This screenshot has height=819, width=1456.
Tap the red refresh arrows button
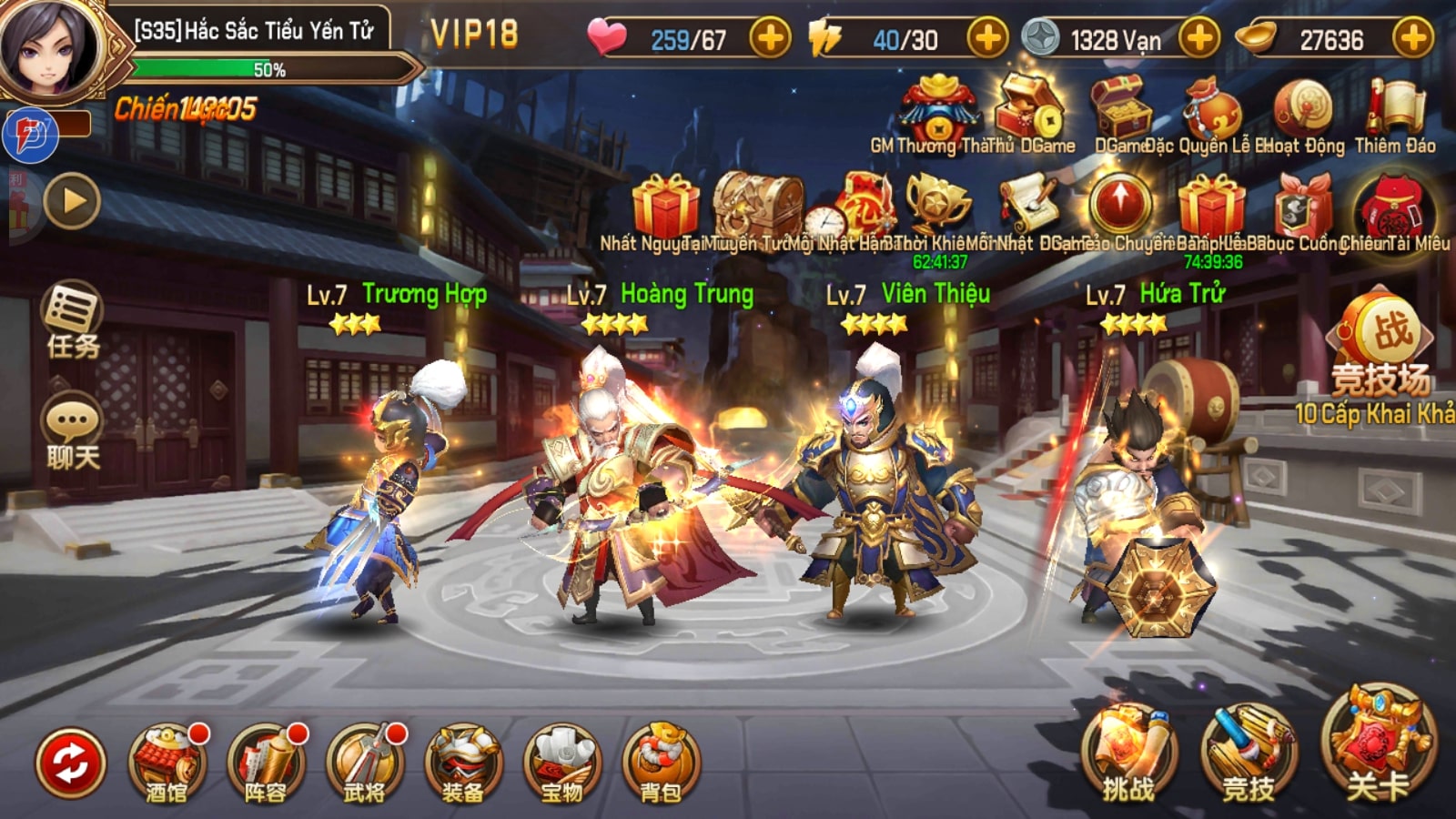click(70, 763)
